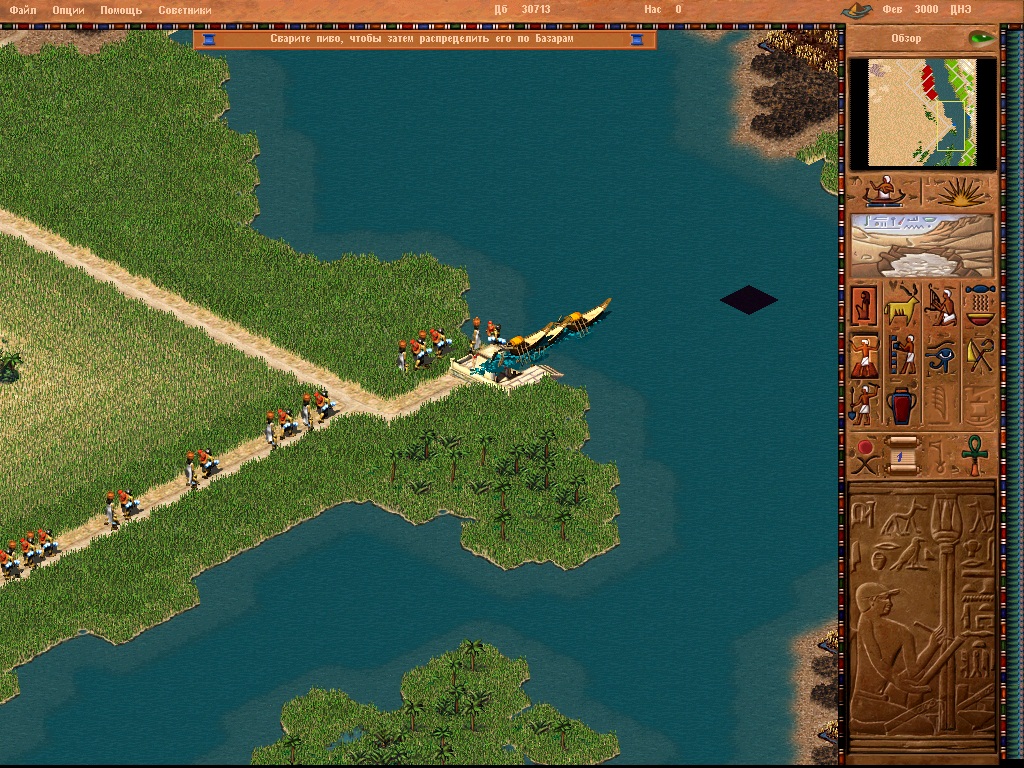Click the seated man in boat button
The image size is (1024, 768).
pos(884,190)
